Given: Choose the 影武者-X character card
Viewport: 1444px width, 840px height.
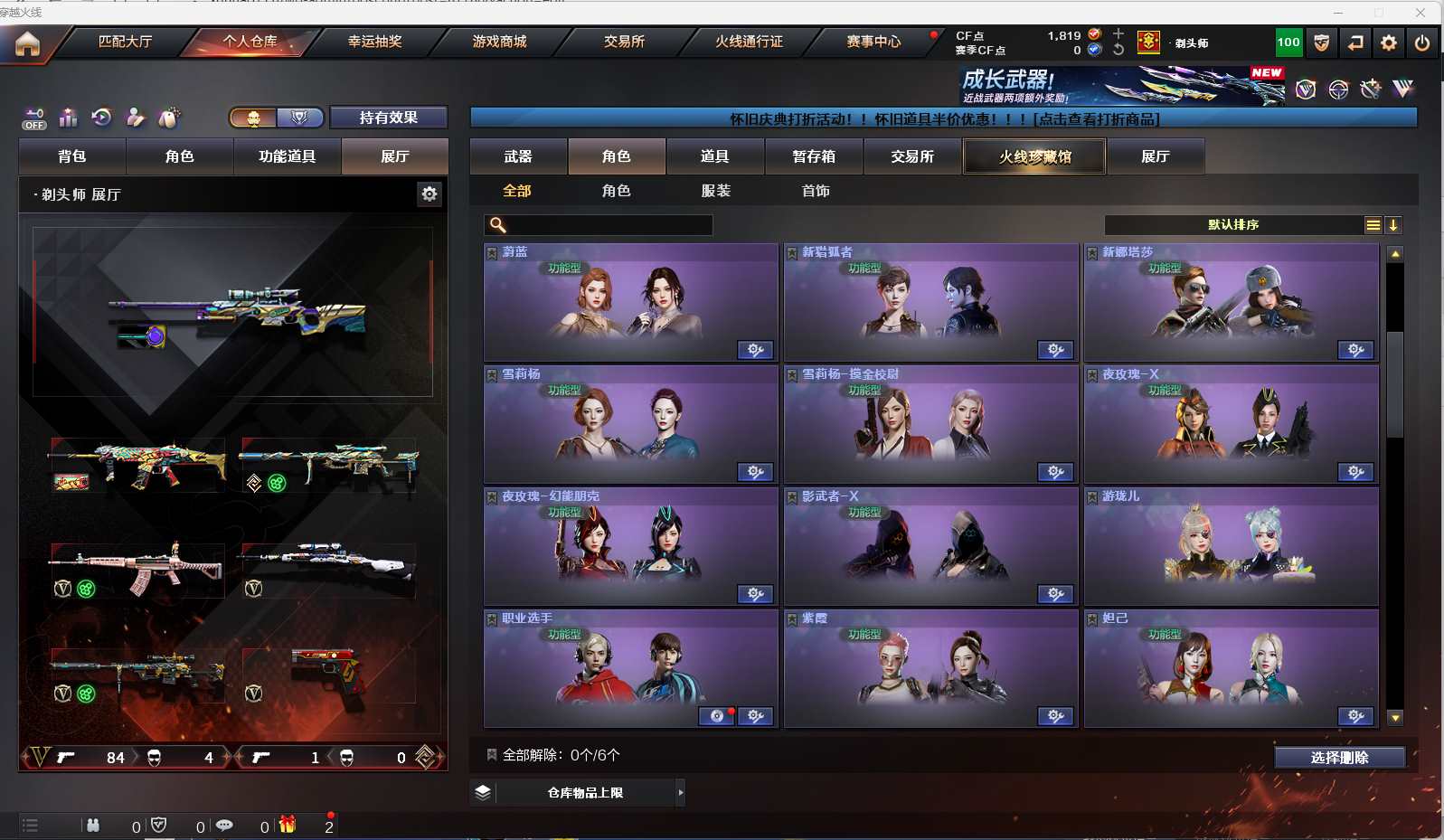Looking at the screenshot, I should (x=930, y=546).
